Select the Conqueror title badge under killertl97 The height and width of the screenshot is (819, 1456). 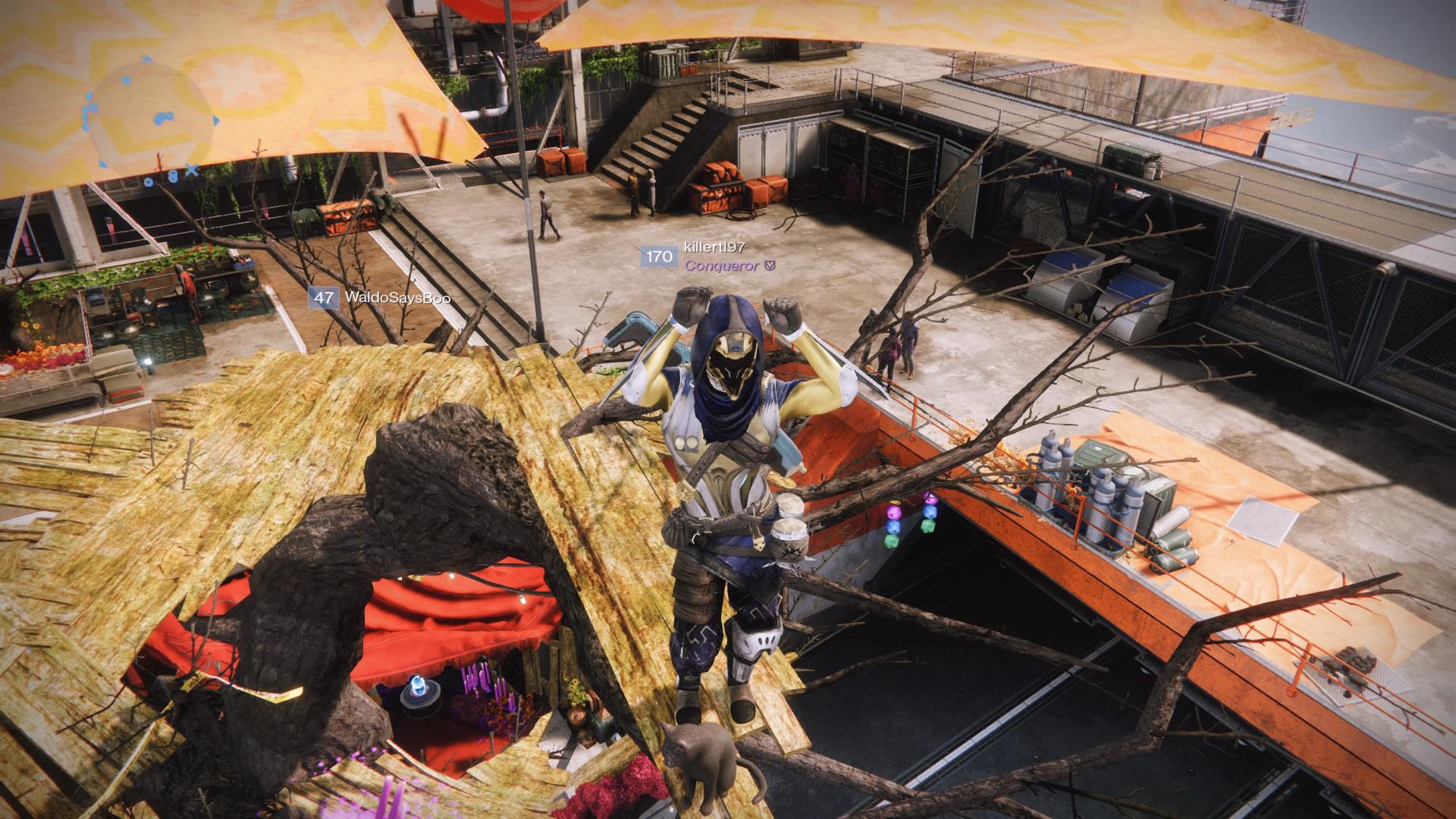pos(722,265)
